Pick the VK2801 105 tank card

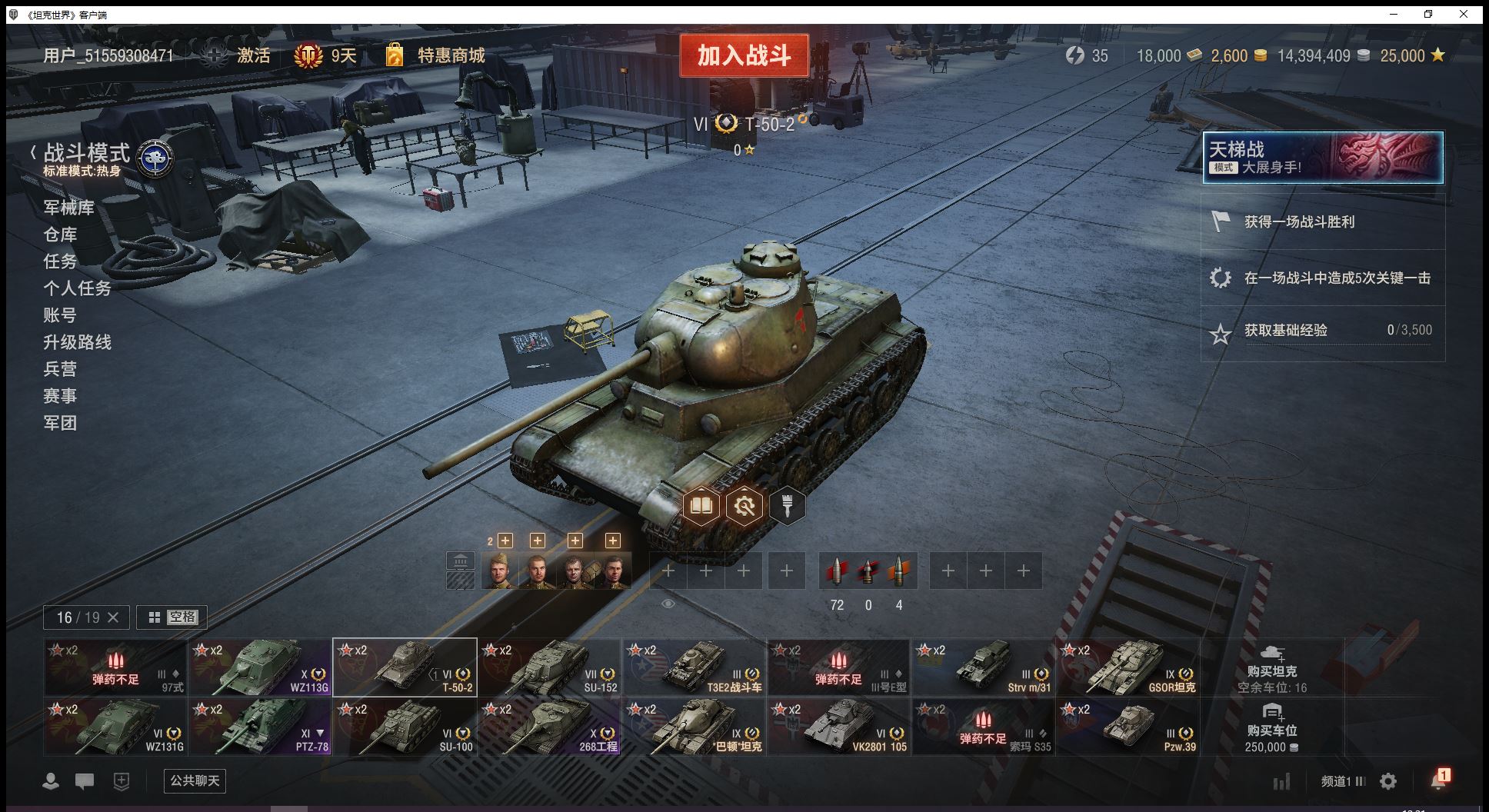(838, 727)
